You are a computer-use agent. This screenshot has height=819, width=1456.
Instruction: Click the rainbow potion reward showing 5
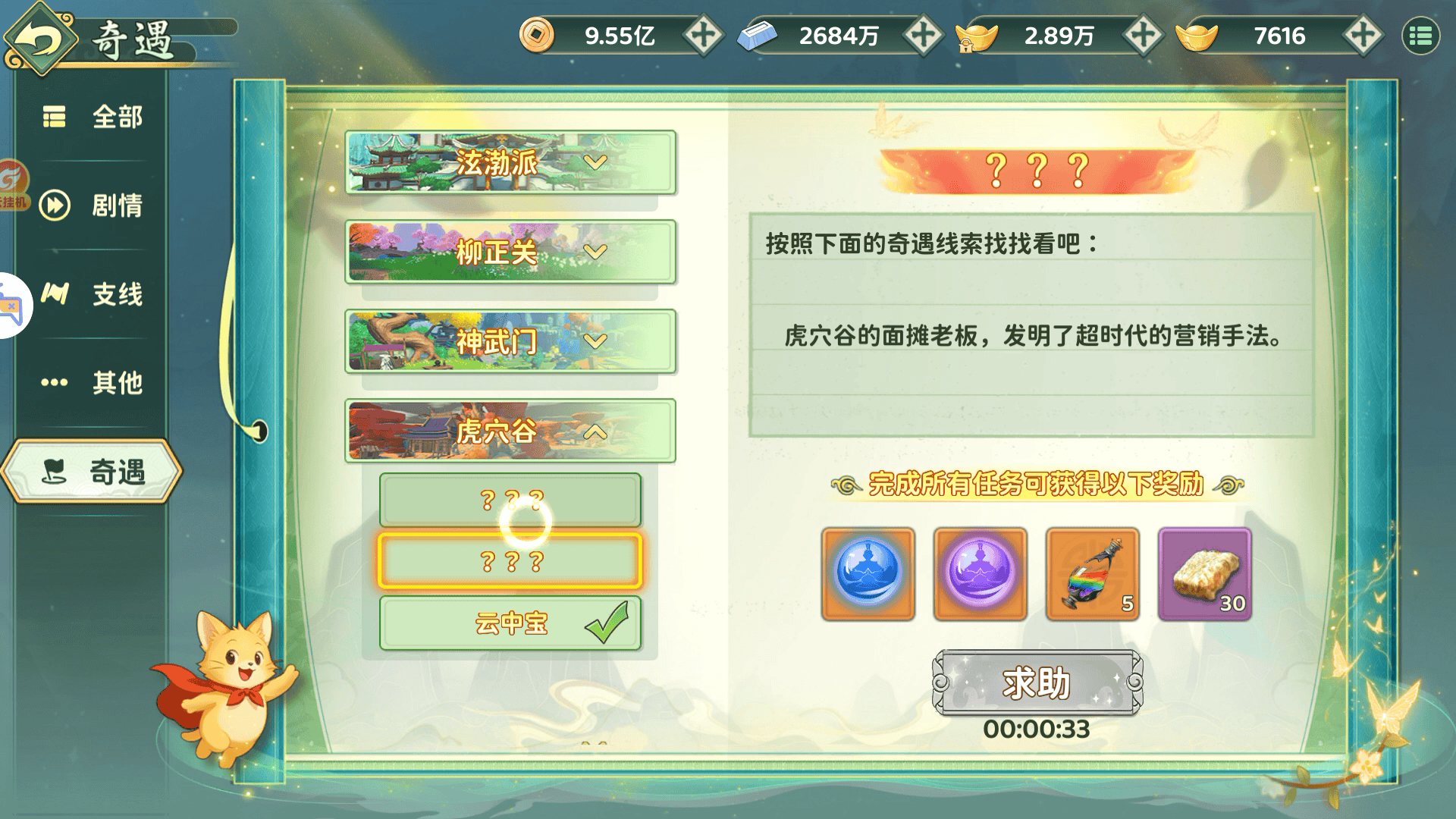(x=1092, y=574)
